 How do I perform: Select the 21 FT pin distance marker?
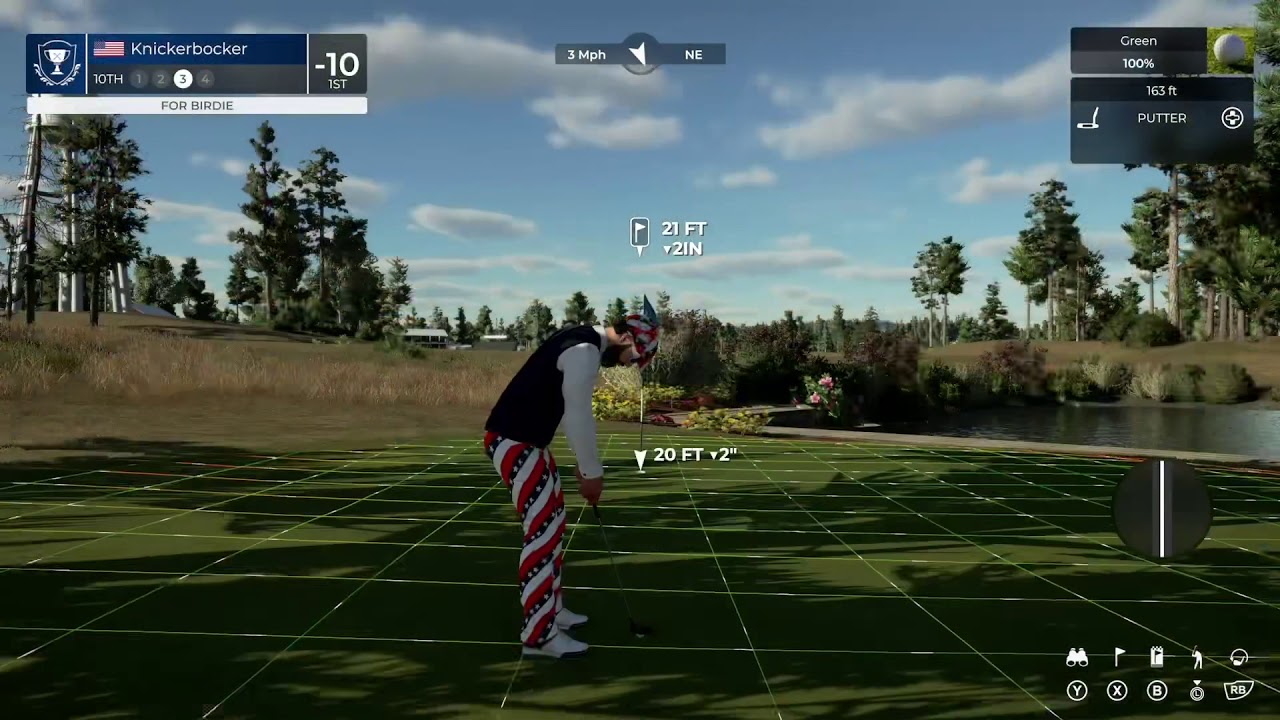(668, 238)
